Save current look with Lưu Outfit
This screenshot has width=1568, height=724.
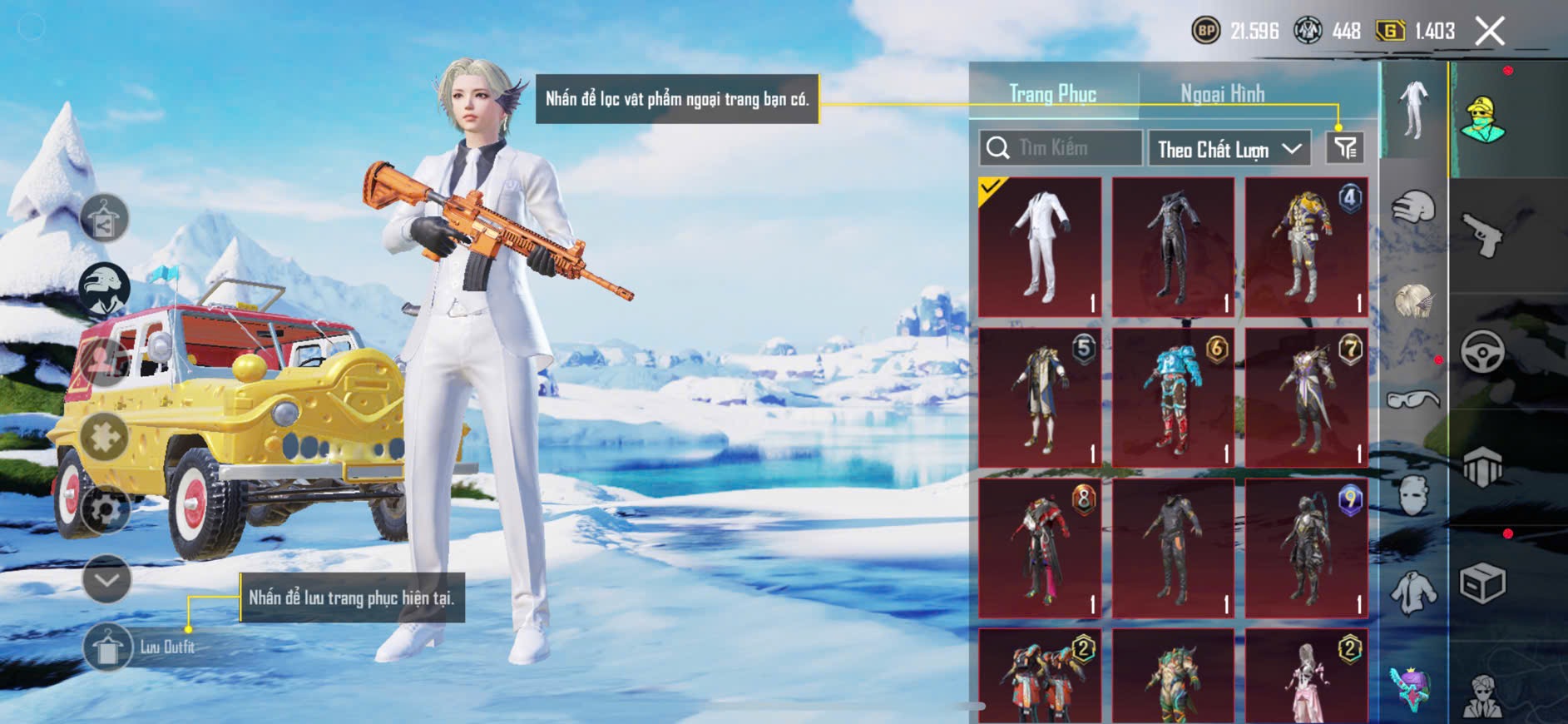click(108, 647)
